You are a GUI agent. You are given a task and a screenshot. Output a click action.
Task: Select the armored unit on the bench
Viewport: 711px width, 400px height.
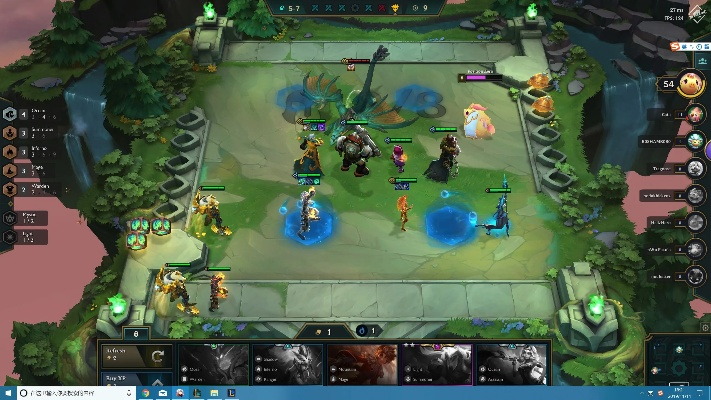[174, 288]
